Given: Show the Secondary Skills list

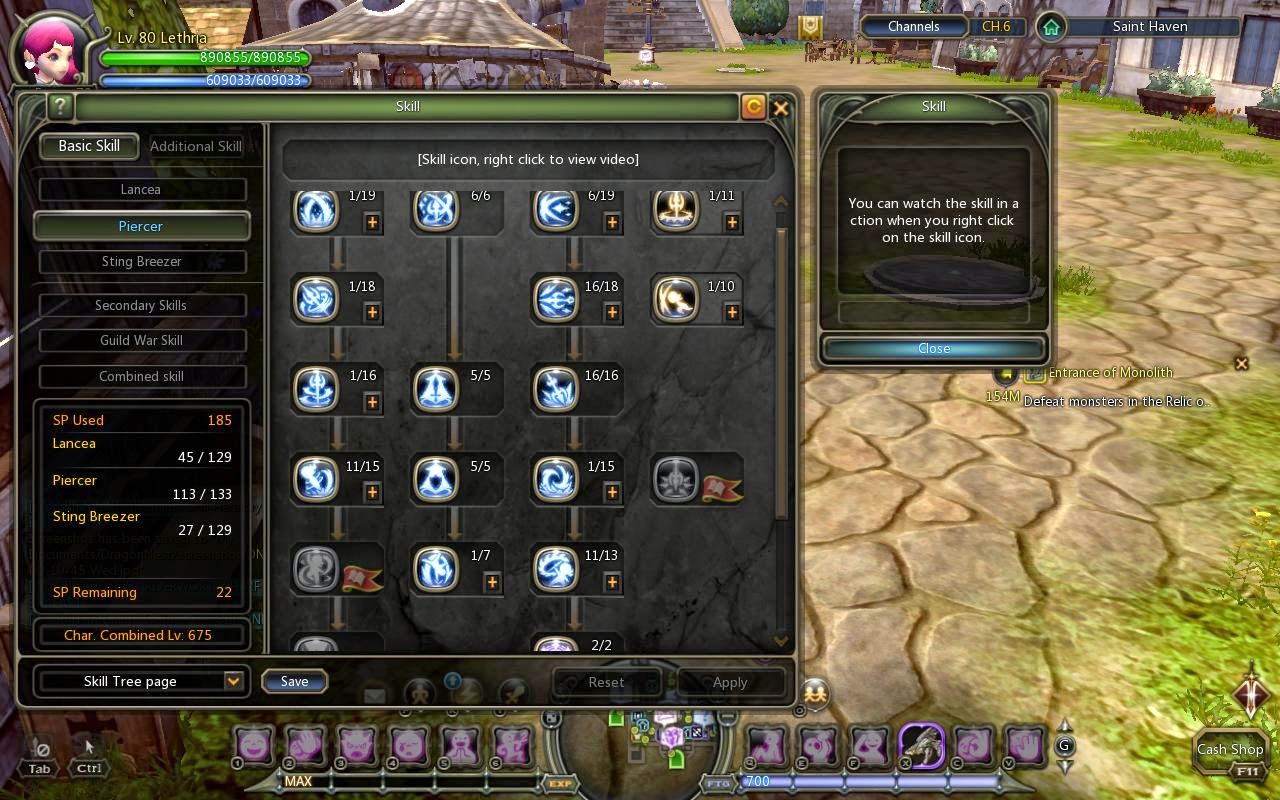Looking at the screenshot, I should [x=141, y=305].
